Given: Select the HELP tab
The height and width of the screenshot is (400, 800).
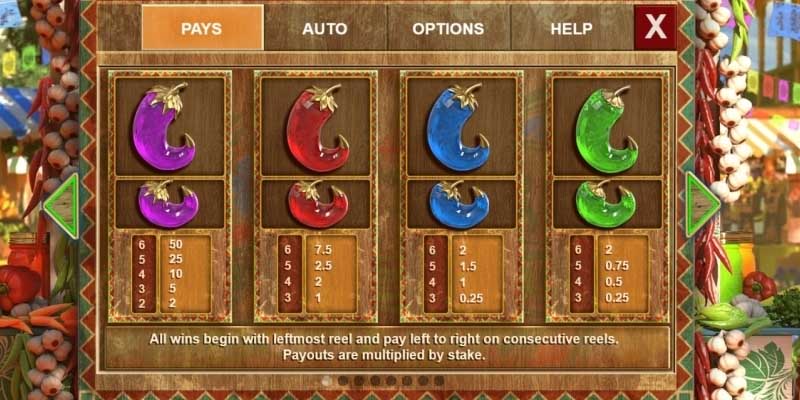Looking at the screenshot, I should 571,28.
